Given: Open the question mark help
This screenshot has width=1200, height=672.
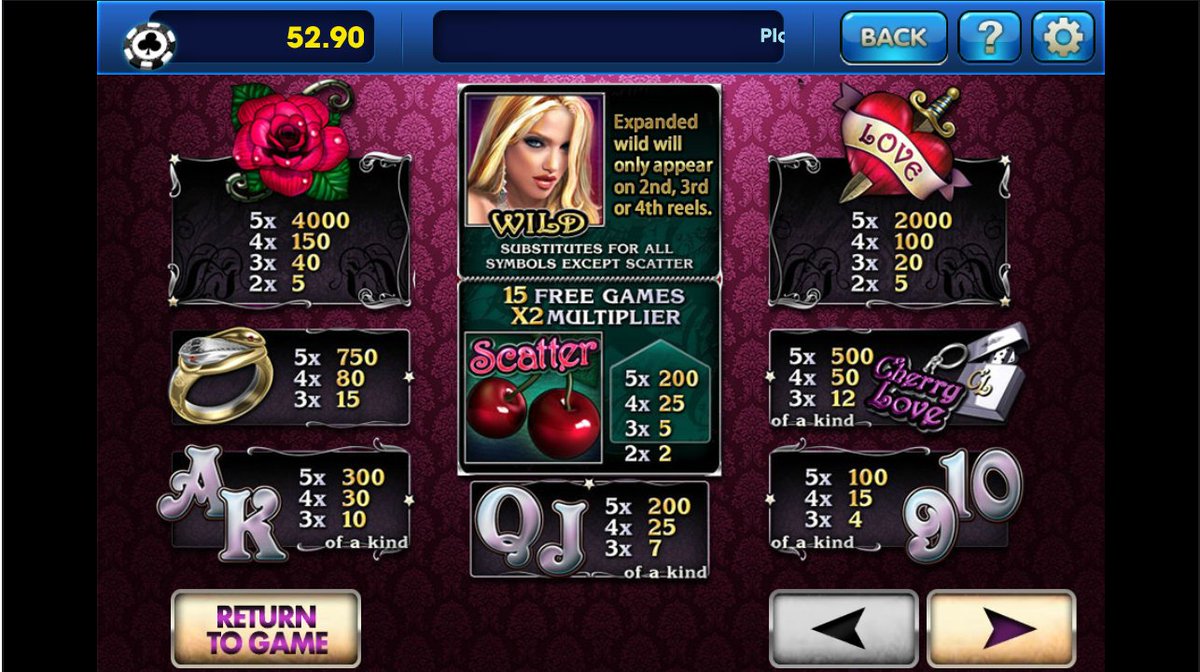Looking at the screenshot, I should 989,38.
